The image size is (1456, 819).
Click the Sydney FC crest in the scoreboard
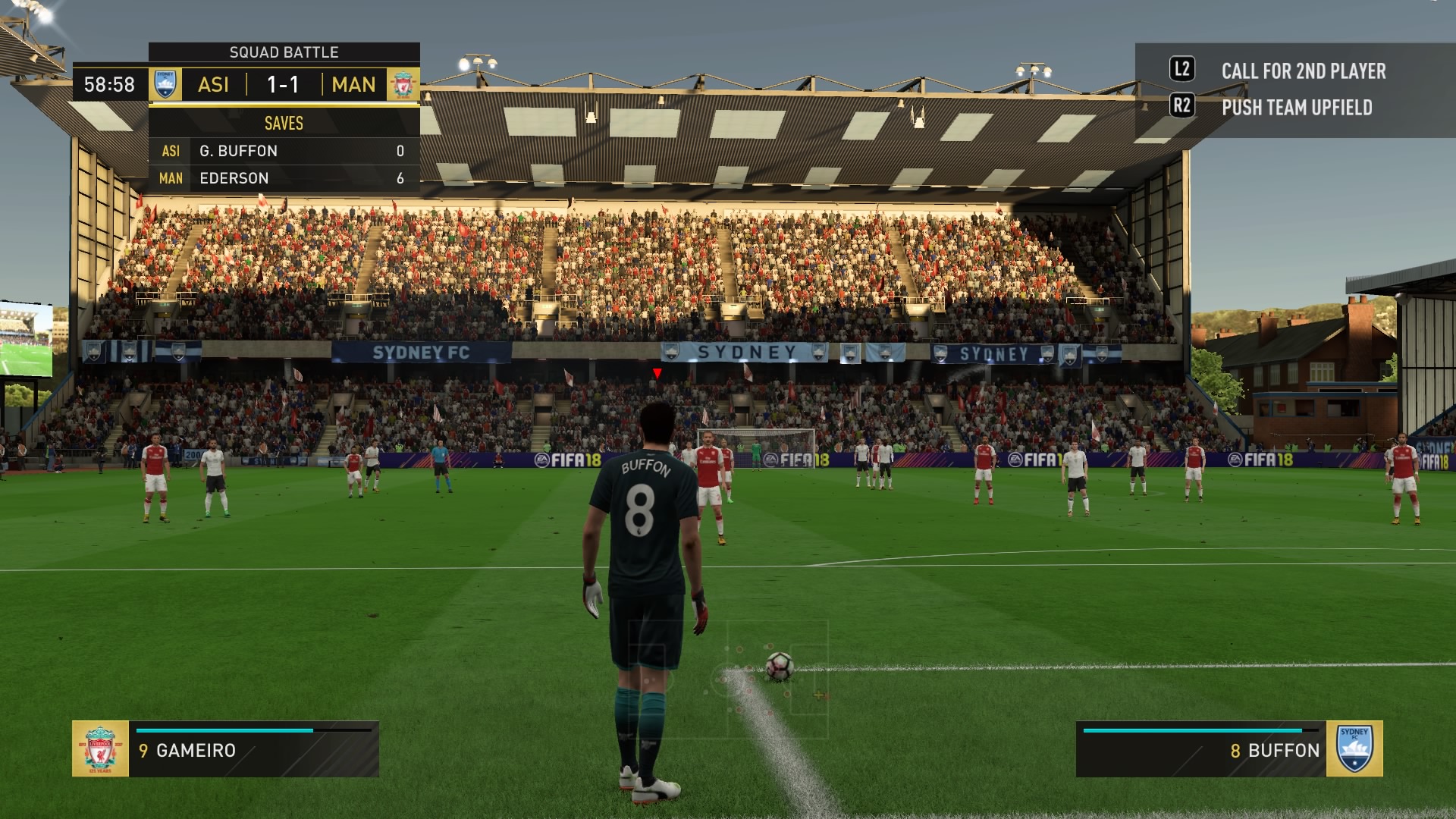[x=165, y=84]
